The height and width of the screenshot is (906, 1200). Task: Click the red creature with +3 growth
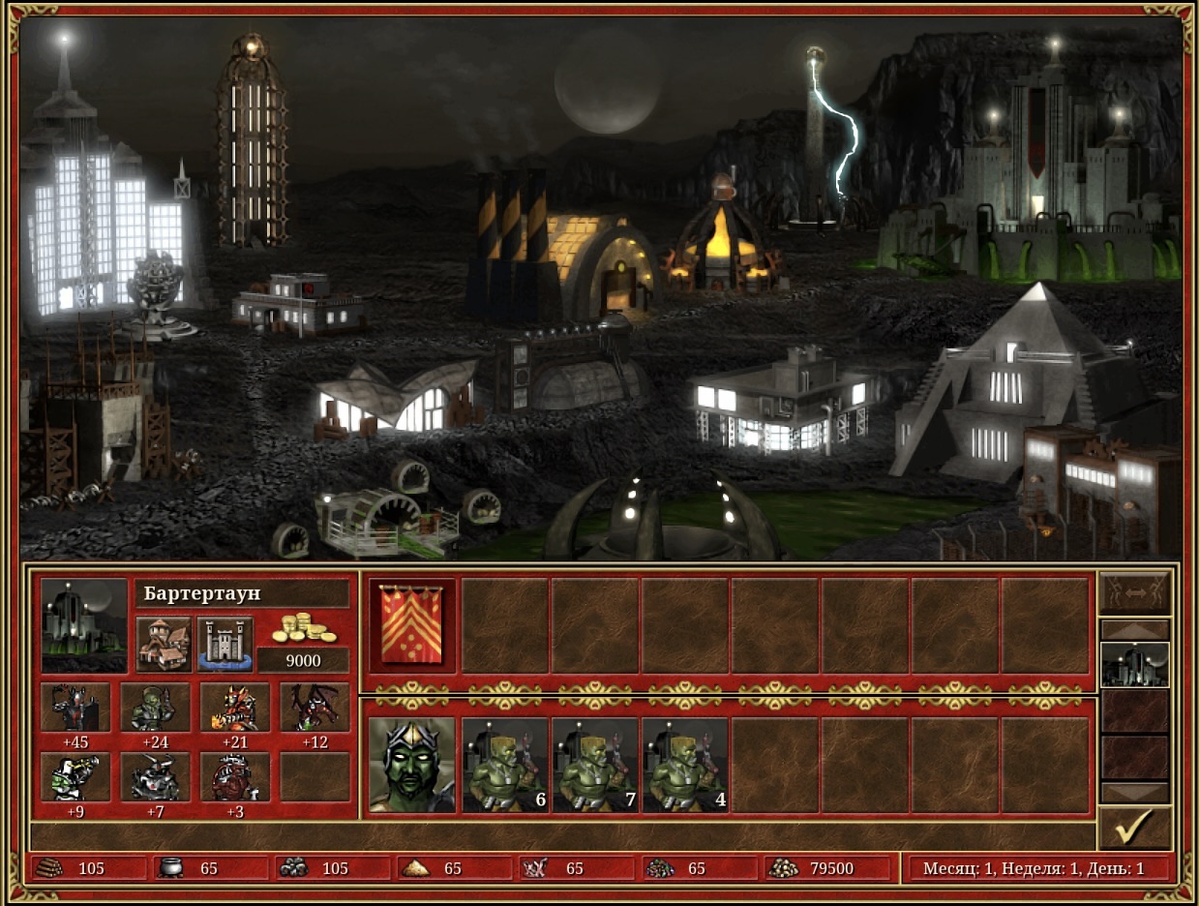[x=235, y=777]
